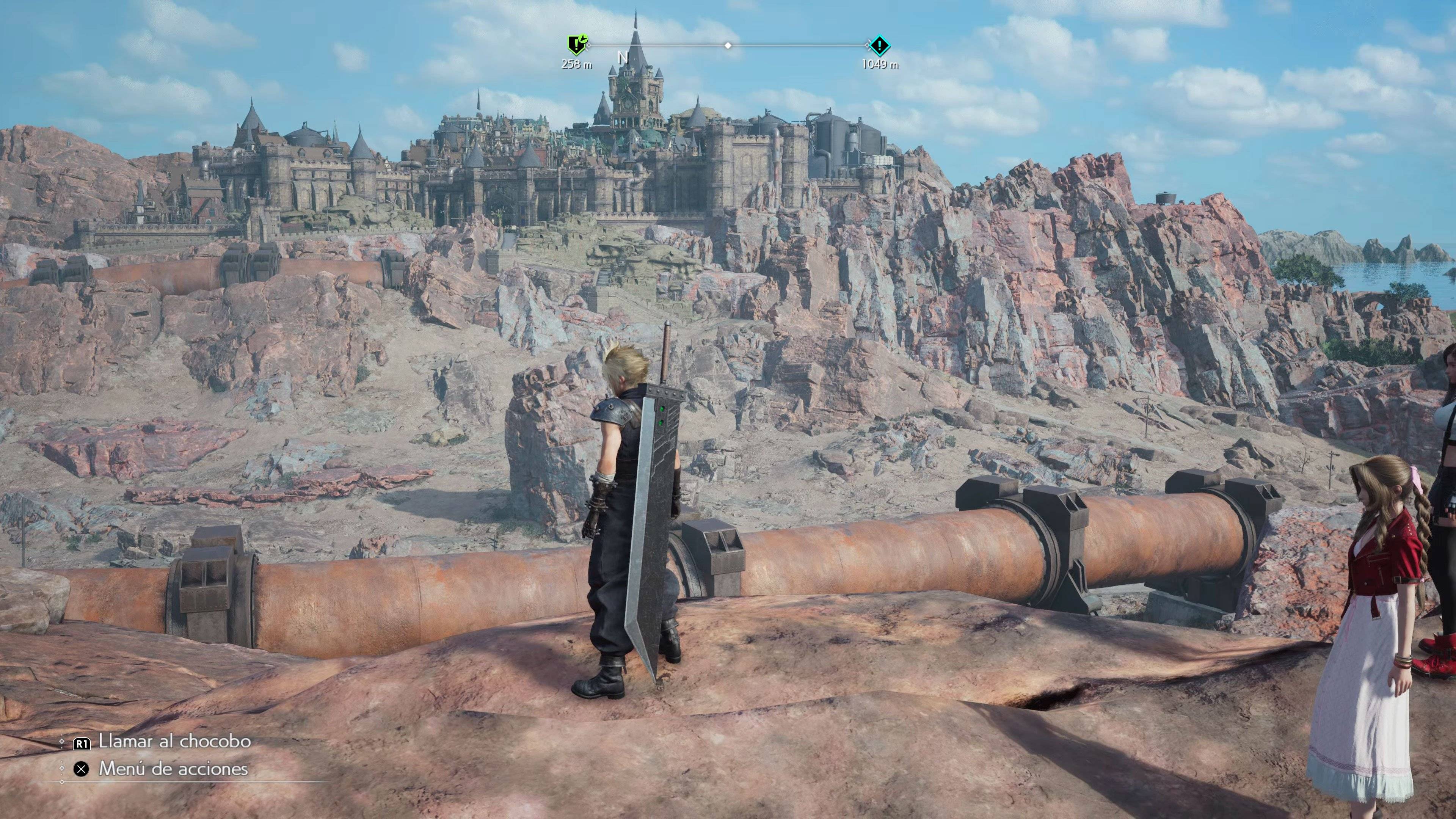
Task: Click the black cross button glyph
Action: (x=81, y=770)
